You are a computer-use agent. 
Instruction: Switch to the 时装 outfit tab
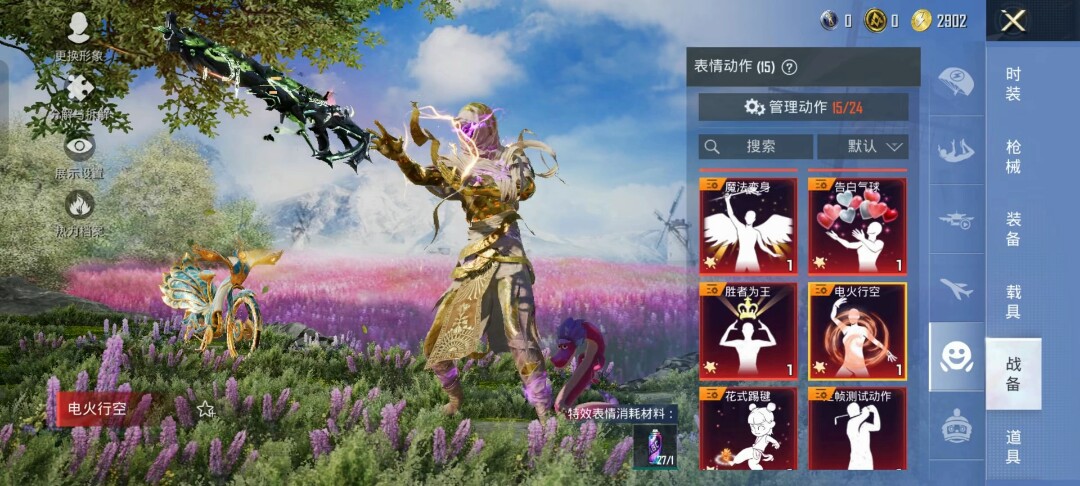1013,84
